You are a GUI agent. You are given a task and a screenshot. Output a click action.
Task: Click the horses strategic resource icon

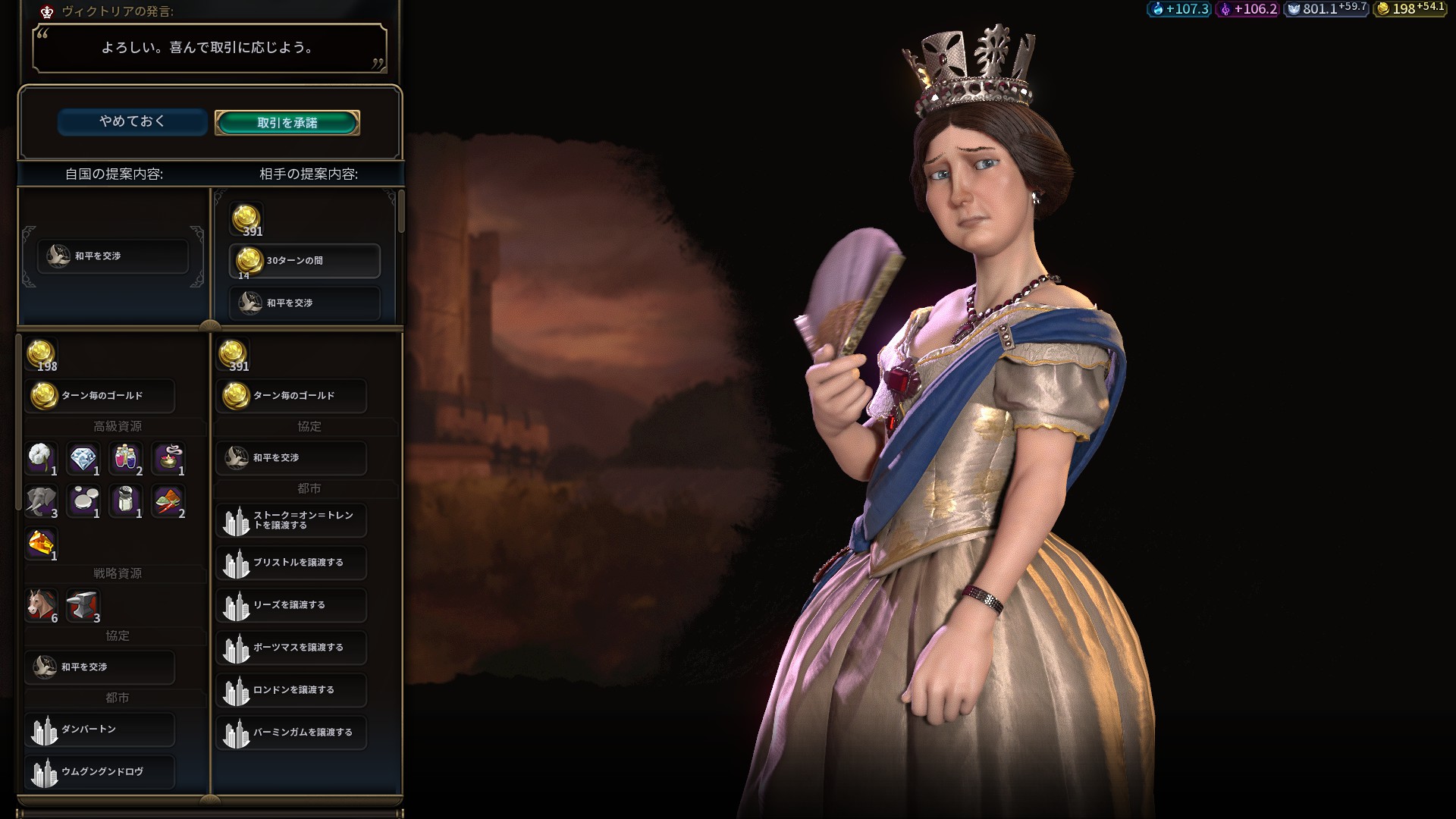(x=42, y=605)
